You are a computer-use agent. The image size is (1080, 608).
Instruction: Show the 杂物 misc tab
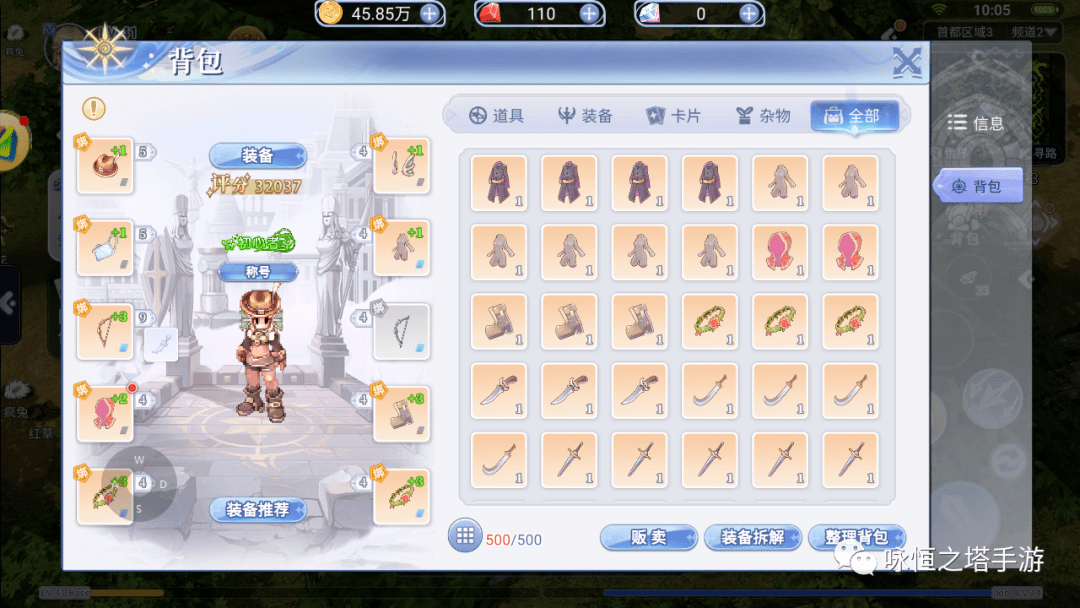762,116
